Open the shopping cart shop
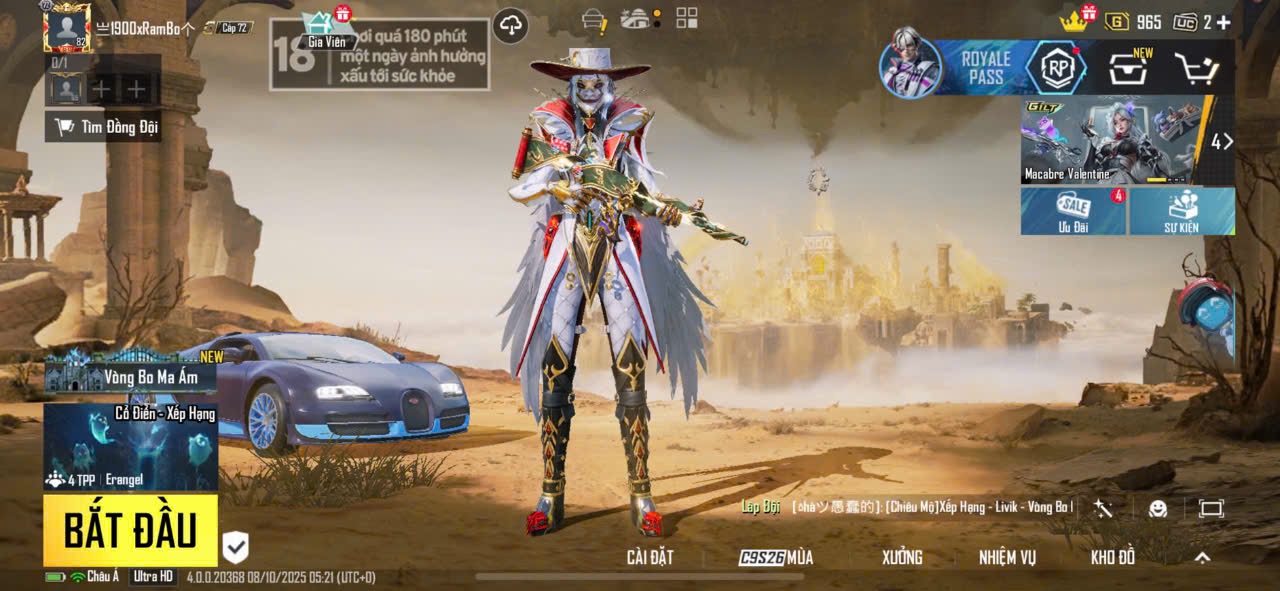This screenshot has width=1280, height=591. click(1195, 68)
